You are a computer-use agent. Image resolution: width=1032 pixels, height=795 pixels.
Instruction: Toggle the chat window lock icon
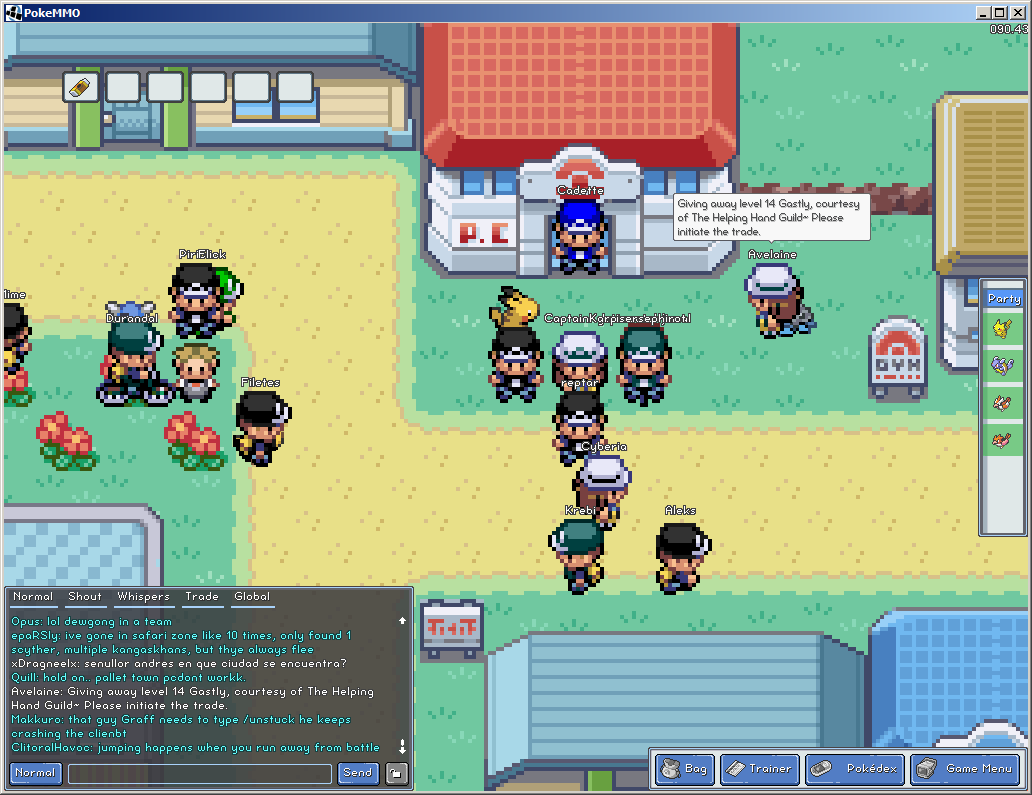(397, 773)
